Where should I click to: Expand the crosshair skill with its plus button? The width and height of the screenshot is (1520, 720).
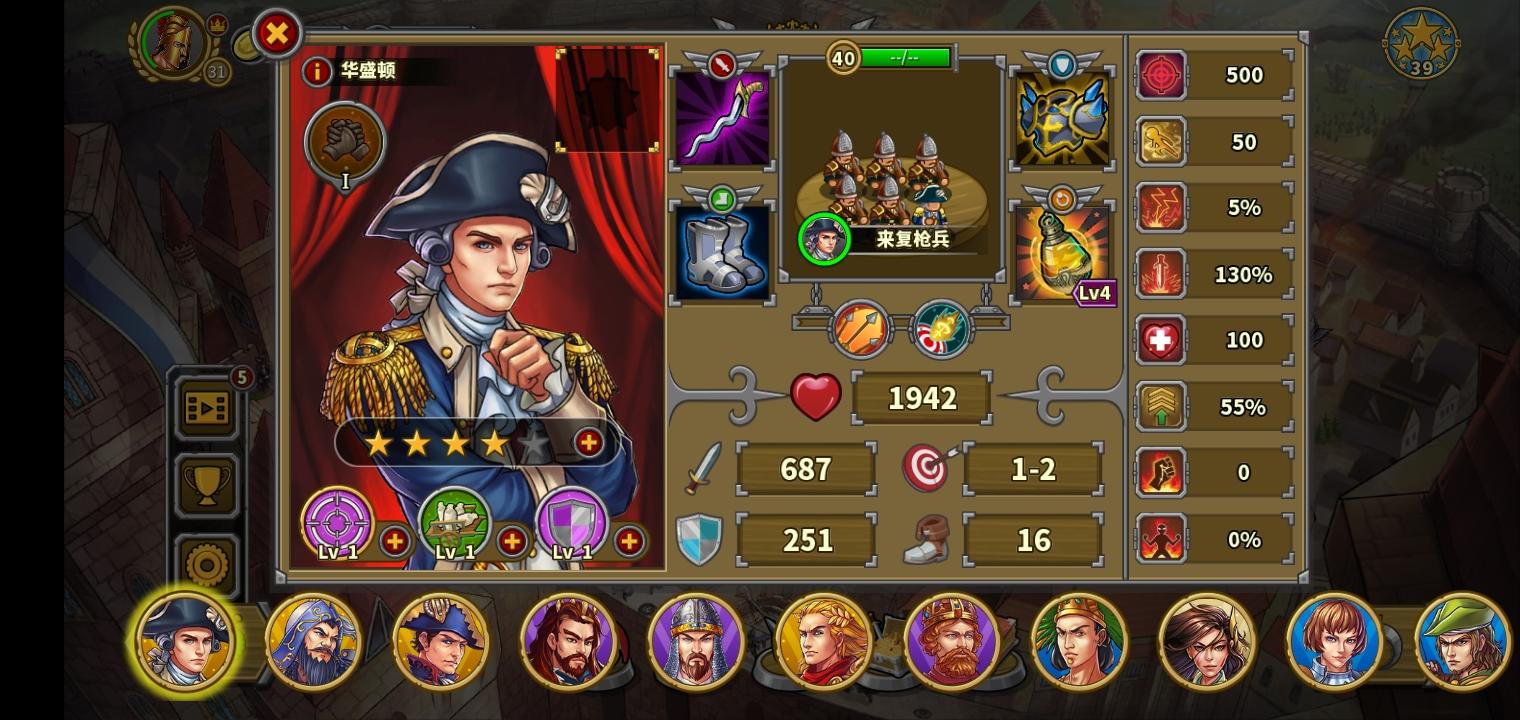tap(396, 541)
